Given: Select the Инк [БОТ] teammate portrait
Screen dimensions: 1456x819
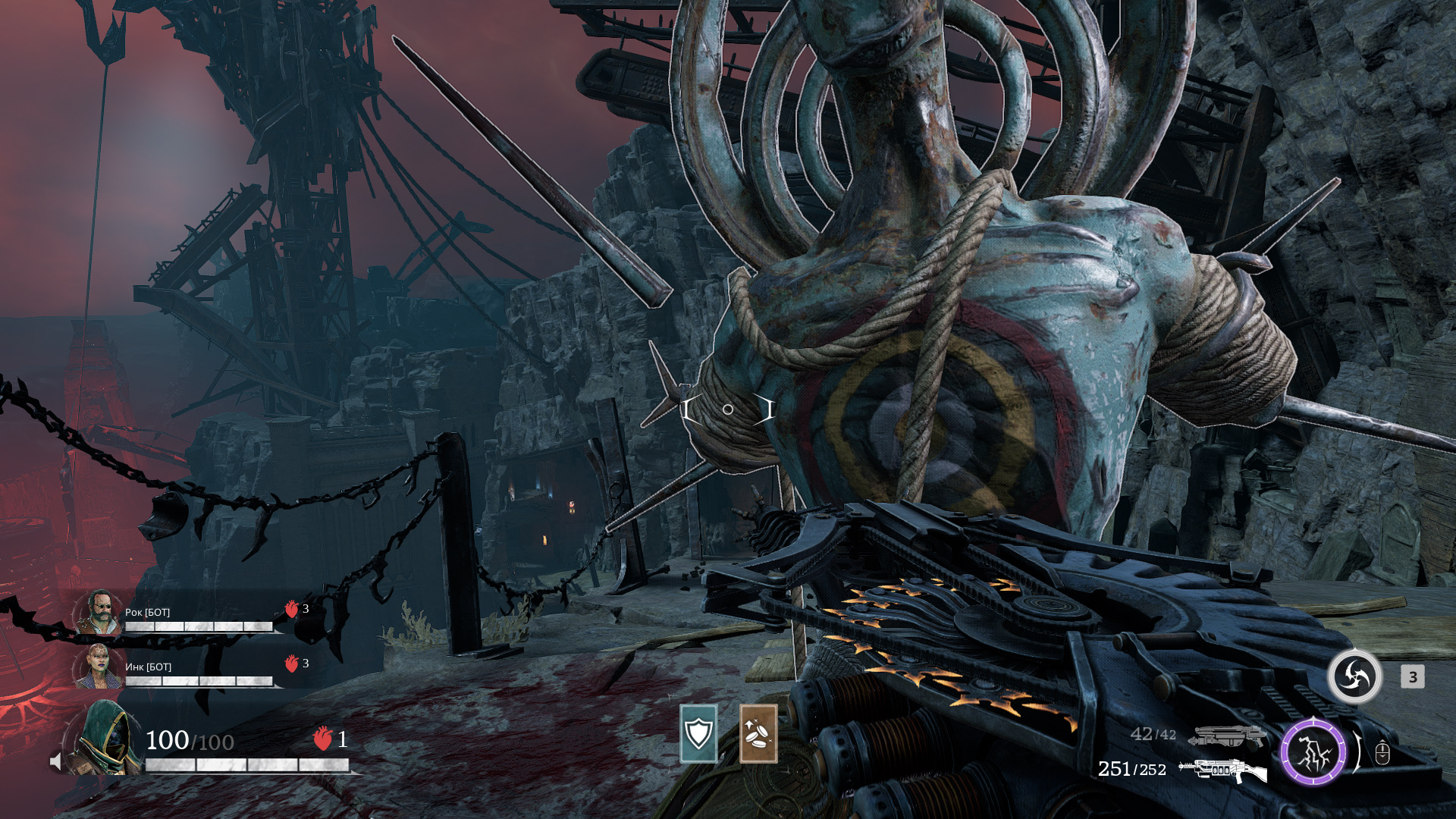Looking at the screenshot, I should tap(99, 667).
